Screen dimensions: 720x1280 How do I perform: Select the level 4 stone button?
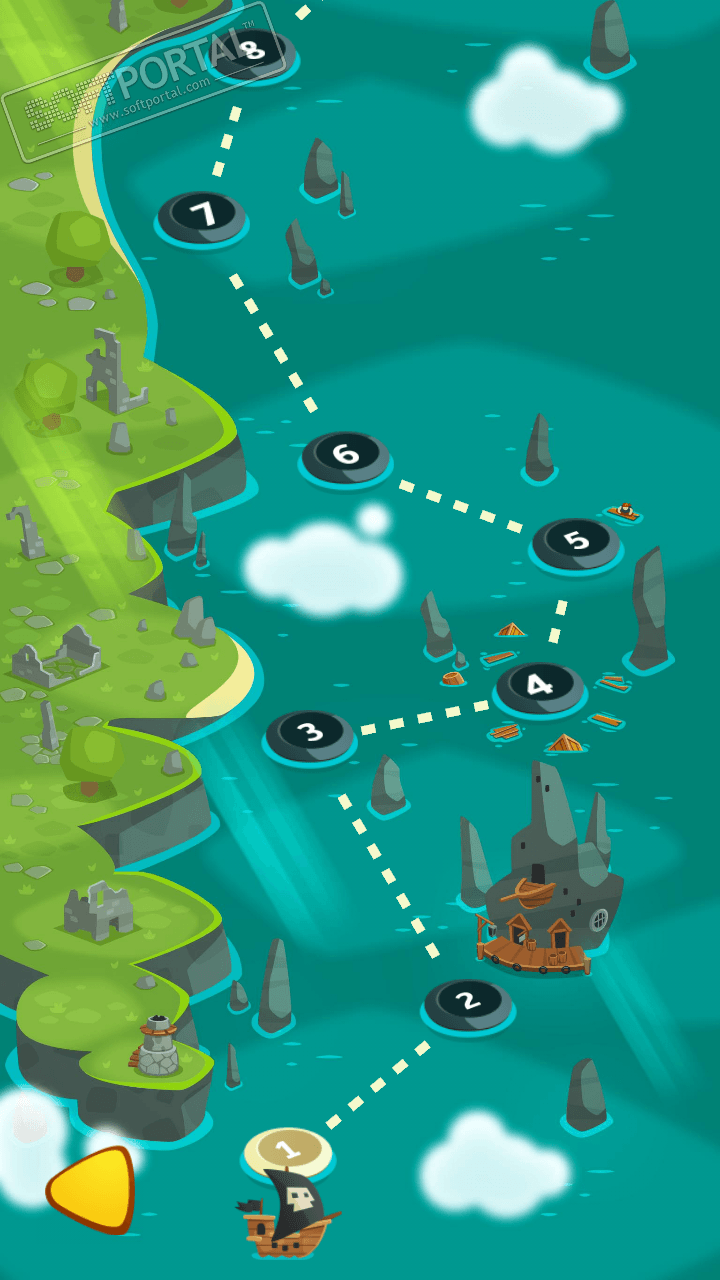click(x=540, y=686)
